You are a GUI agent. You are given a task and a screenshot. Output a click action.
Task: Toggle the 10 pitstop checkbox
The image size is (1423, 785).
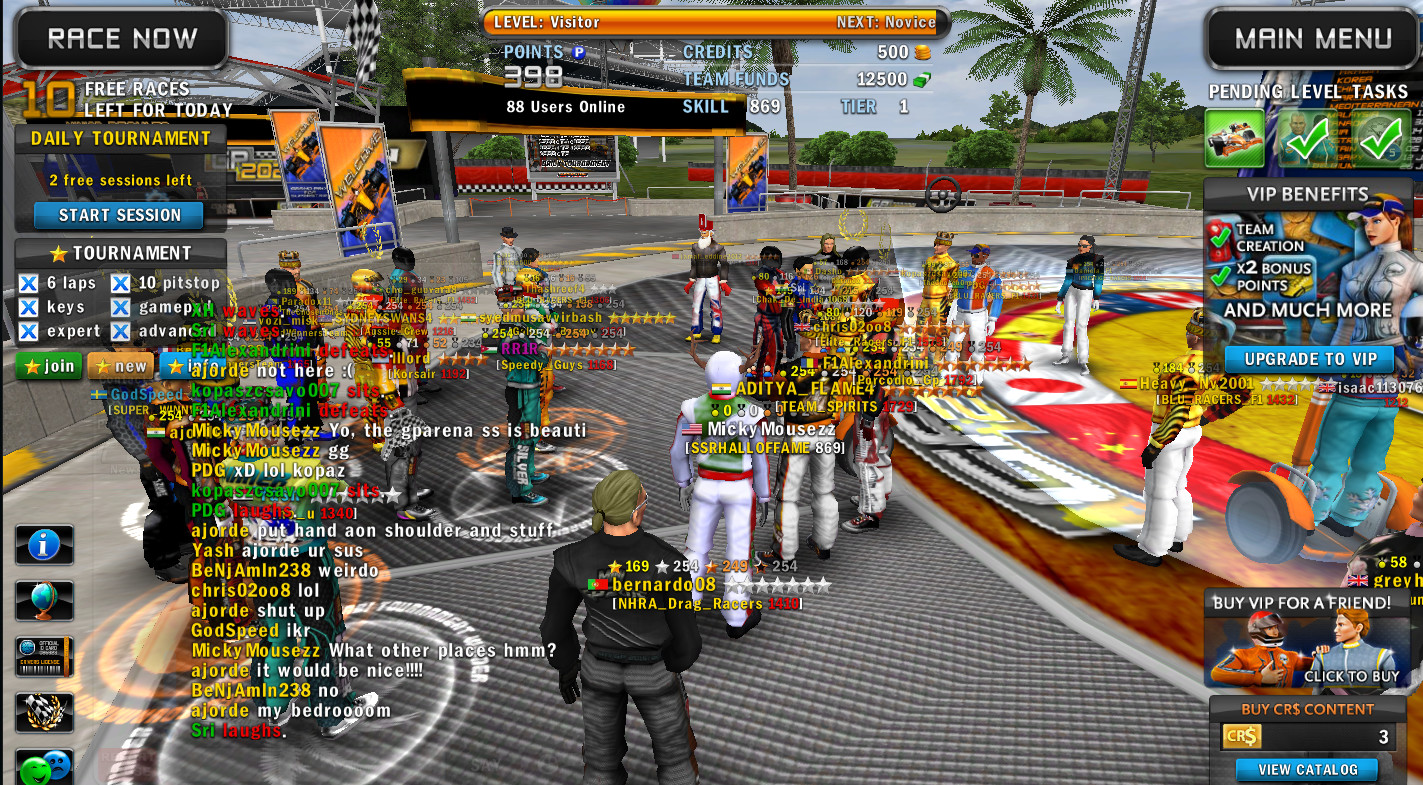119,282
